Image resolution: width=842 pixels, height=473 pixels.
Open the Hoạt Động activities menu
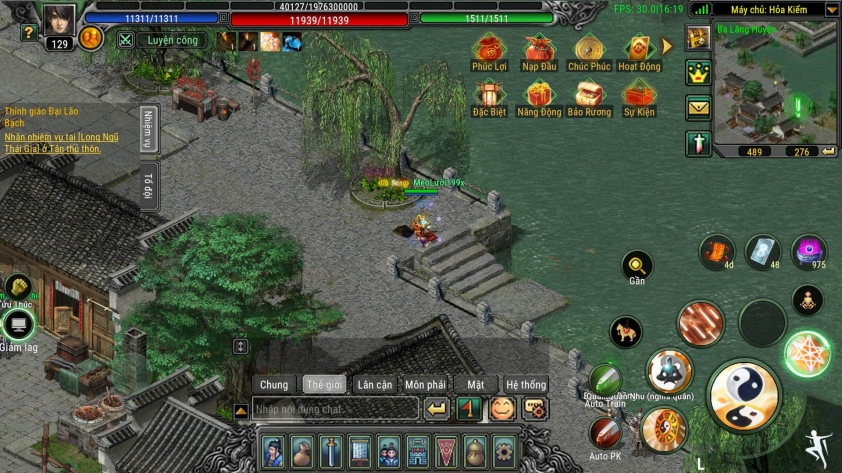639,50
